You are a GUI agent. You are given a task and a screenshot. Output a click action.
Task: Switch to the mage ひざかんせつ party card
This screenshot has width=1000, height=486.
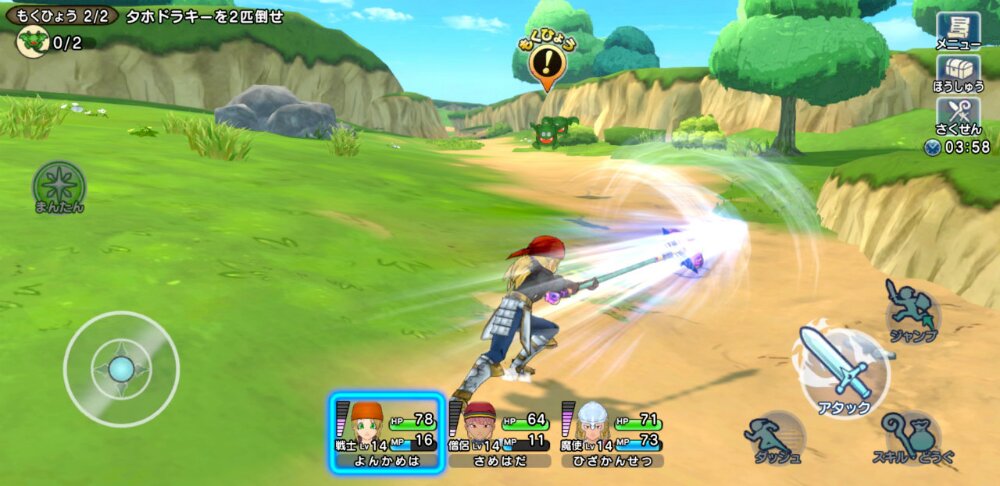click(x=613, y=432)
